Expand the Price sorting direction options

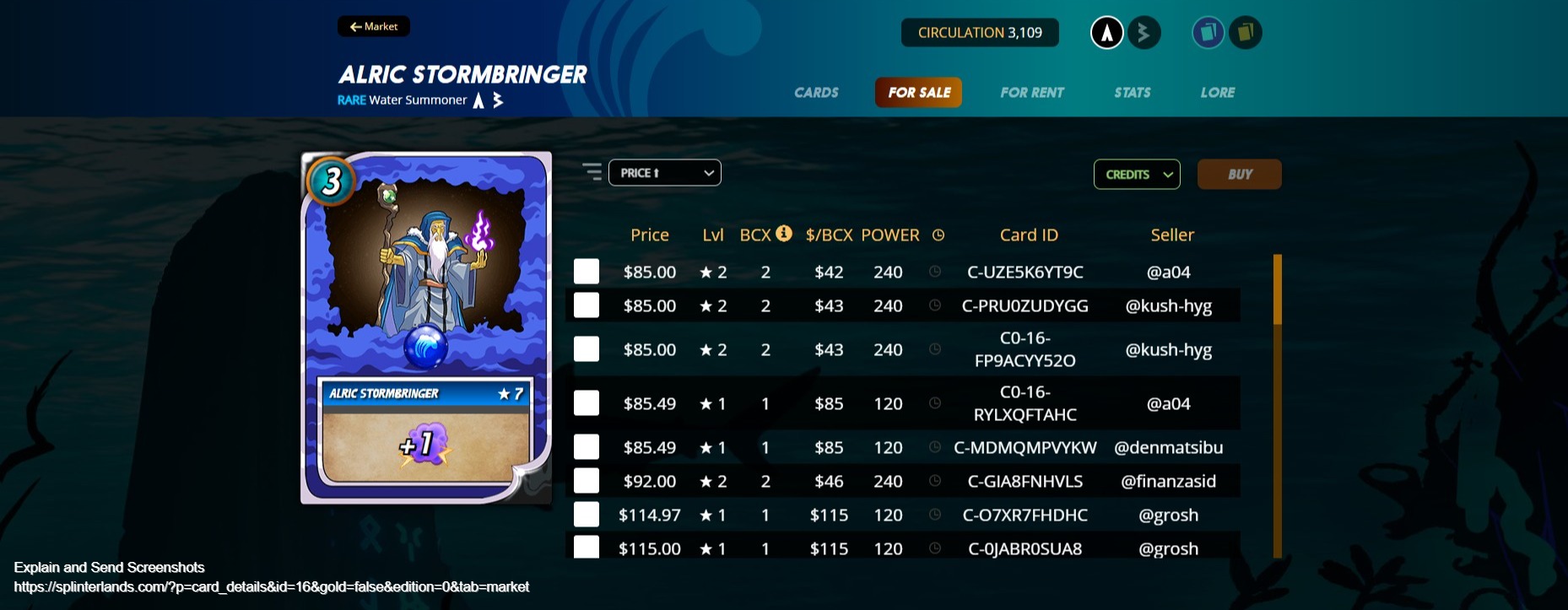coord(707,172)
